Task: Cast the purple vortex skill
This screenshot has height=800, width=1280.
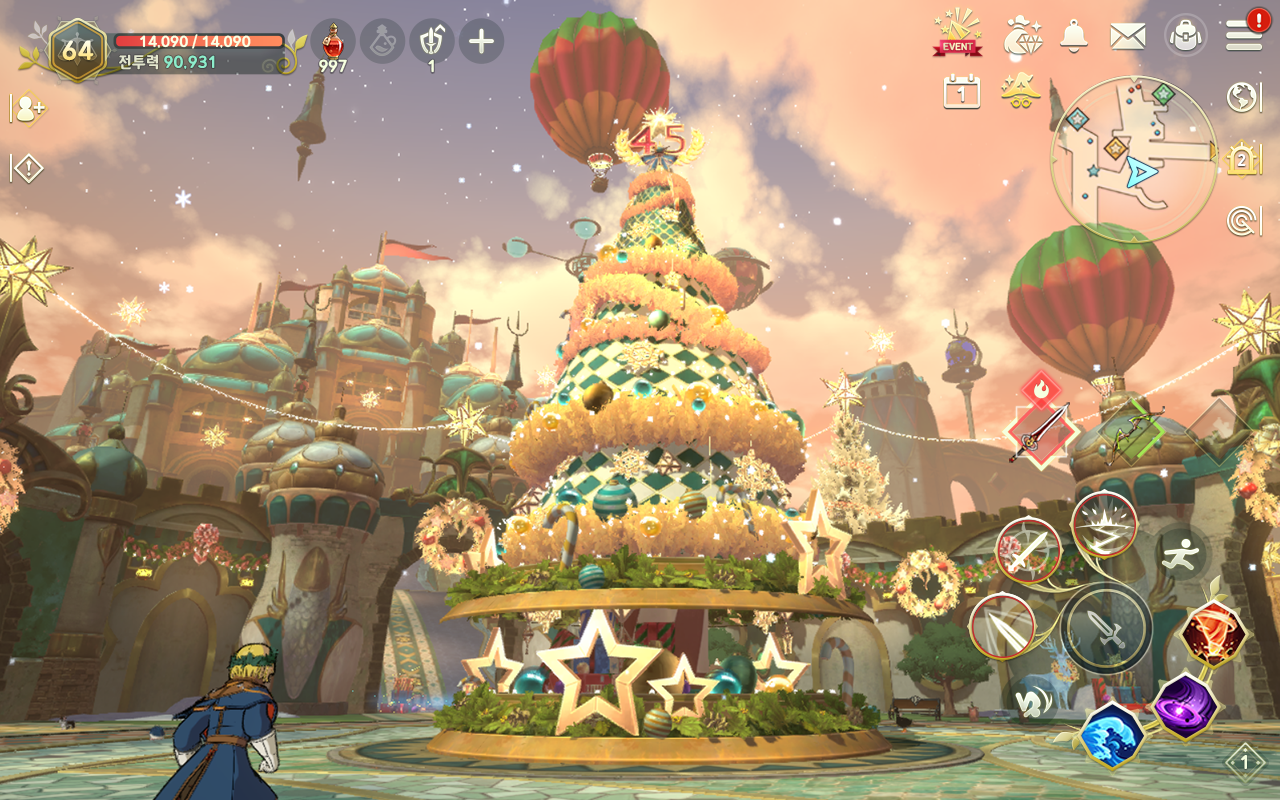Action: [1185, 706]
